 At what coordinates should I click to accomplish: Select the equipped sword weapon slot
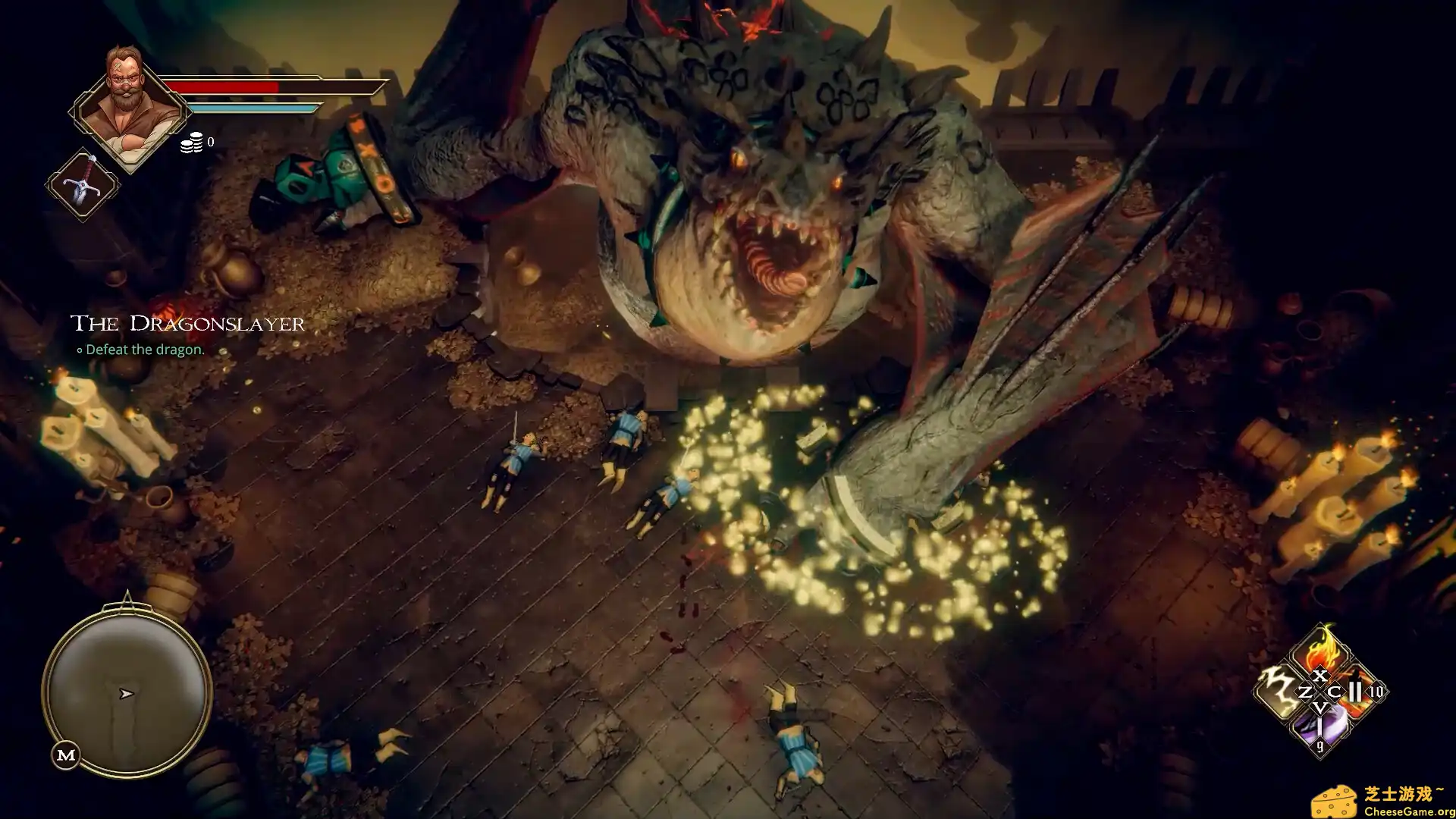point(83,184)
